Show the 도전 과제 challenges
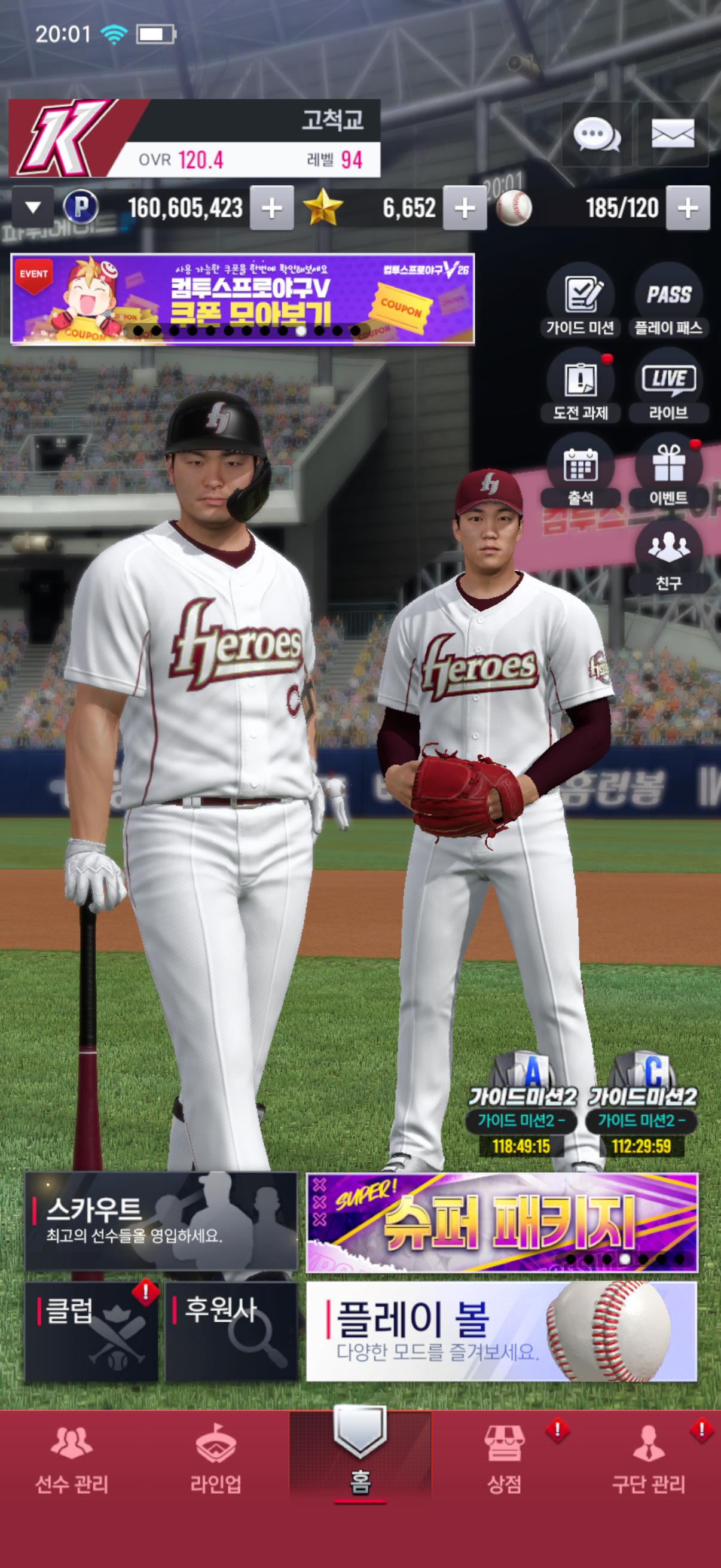Viewport: 721px width, 1568px height. pyautogui.click(x=580, y=386)
